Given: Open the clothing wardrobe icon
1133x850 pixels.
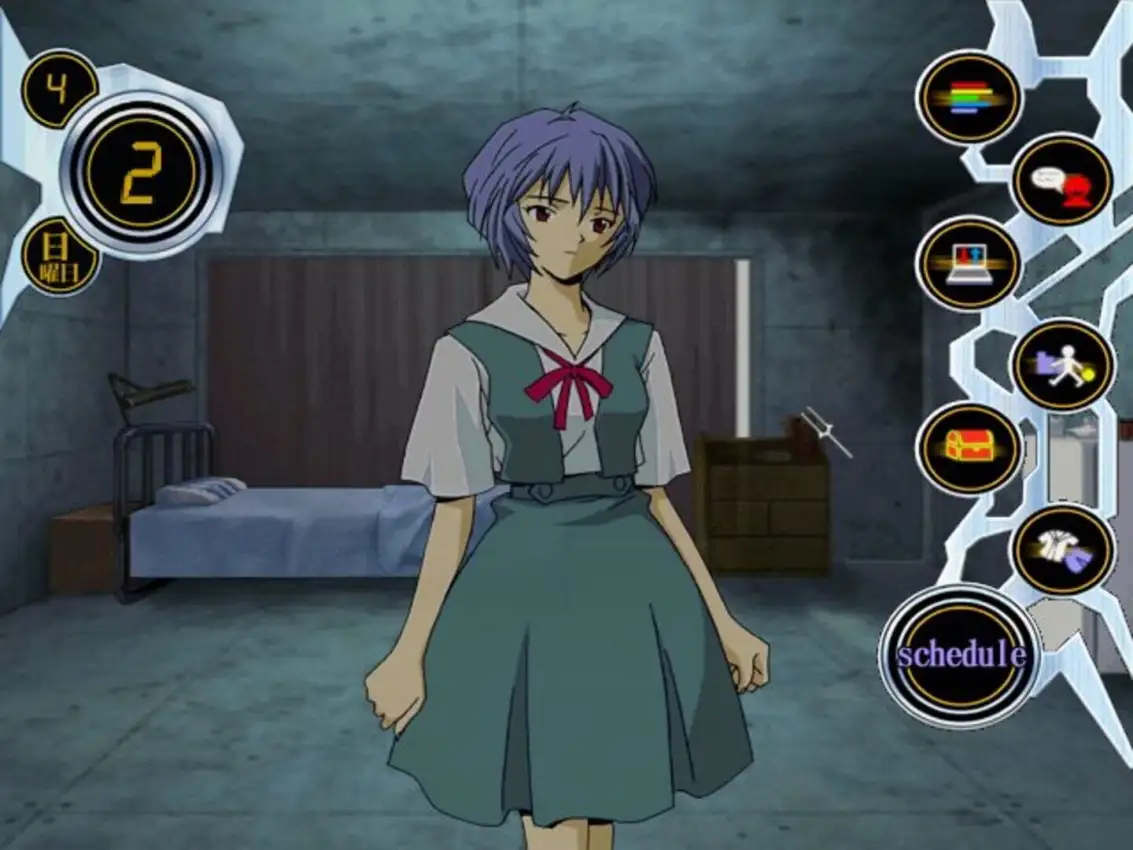Looking at the screenshot, I should [1062, 549].
